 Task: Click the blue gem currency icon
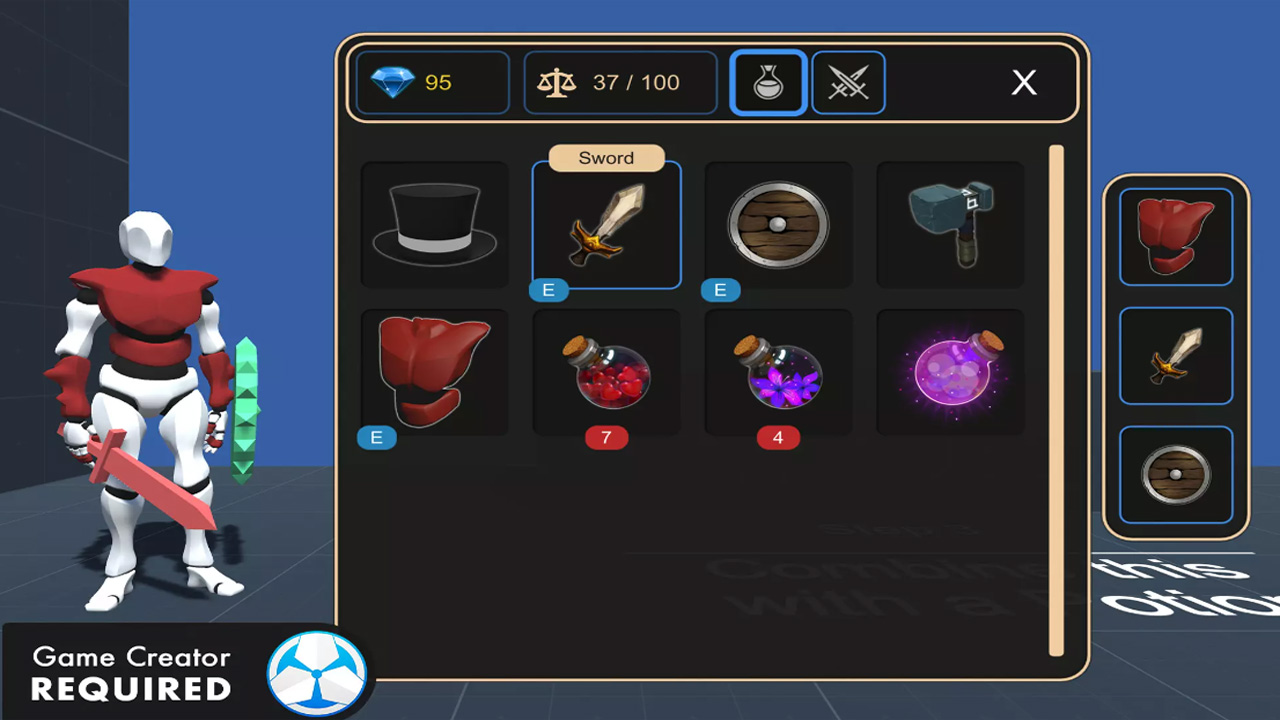point(395,84)
